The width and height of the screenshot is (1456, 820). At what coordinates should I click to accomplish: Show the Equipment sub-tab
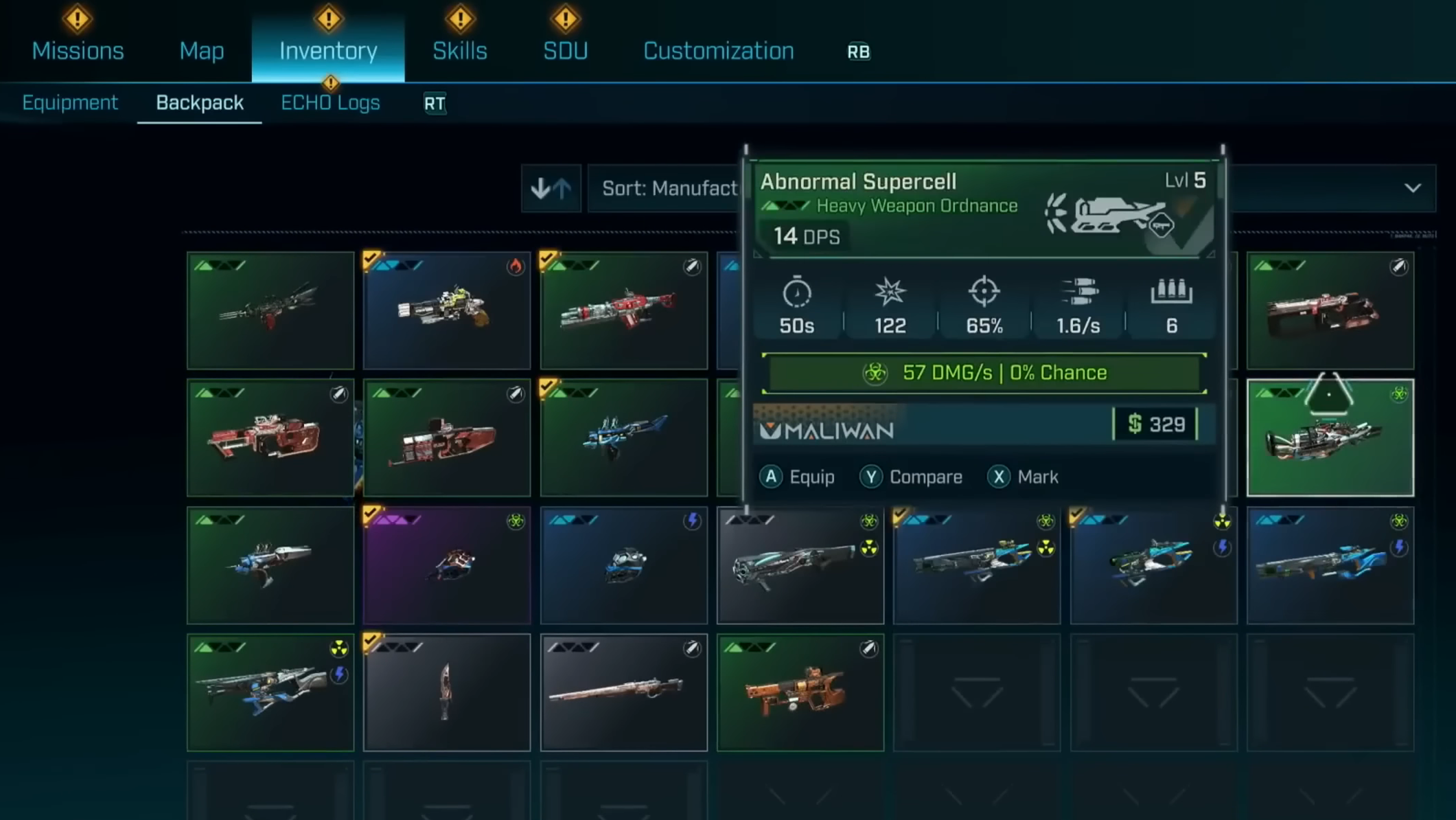(70, 103)
